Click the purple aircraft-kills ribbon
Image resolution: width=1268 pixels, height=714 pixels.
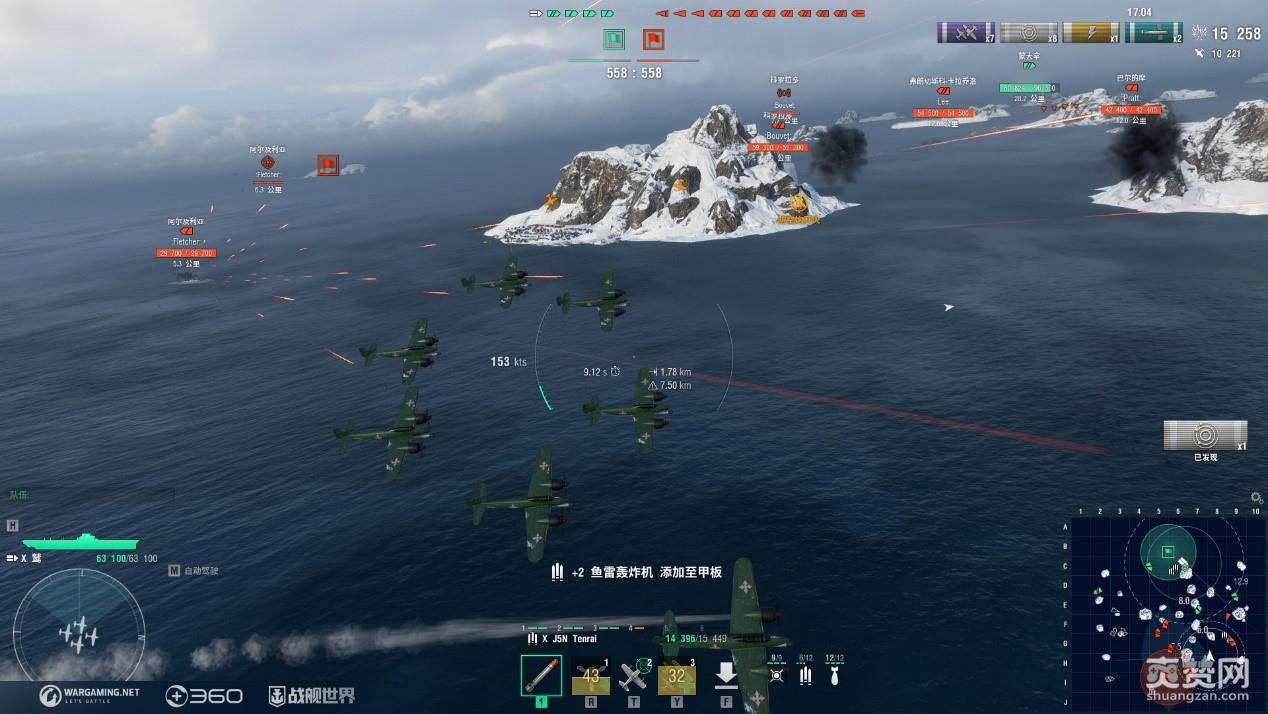(965, 32)
